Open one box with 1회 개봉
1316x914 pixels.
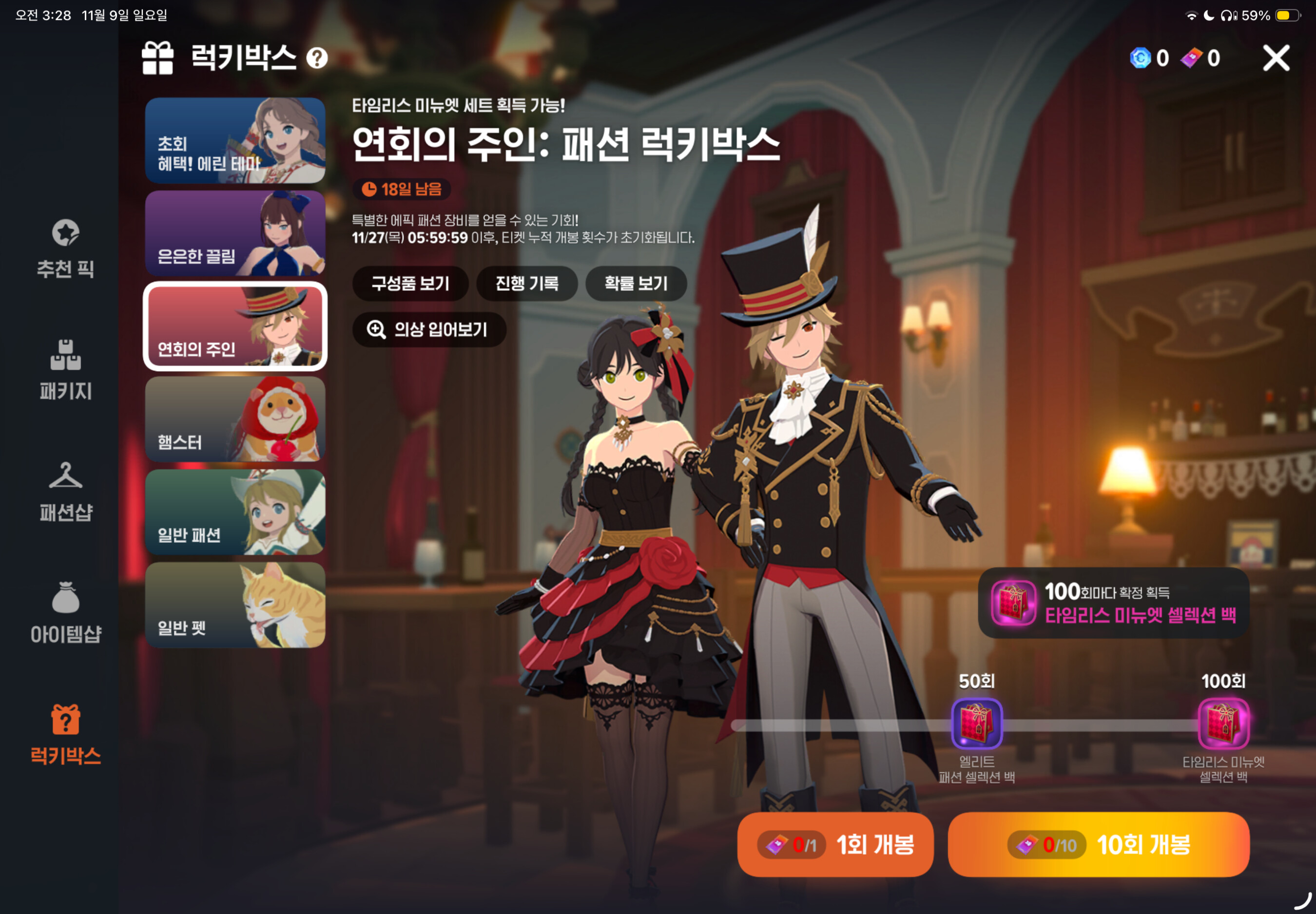pos(835,844)
